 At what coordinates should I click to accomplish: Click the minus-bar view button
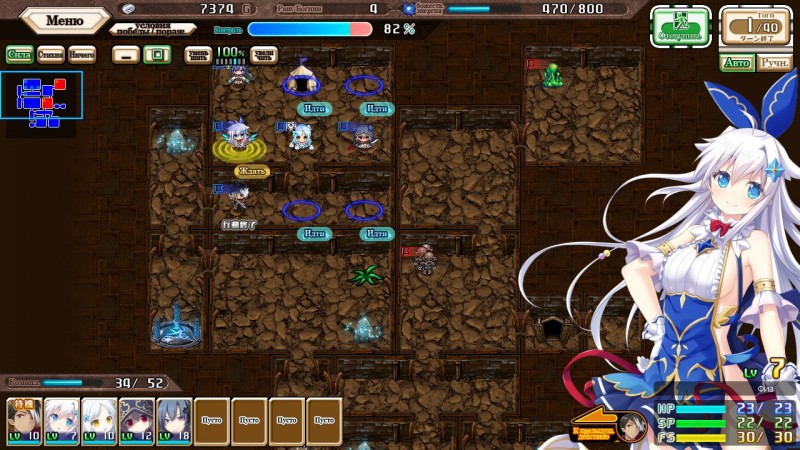124,54
